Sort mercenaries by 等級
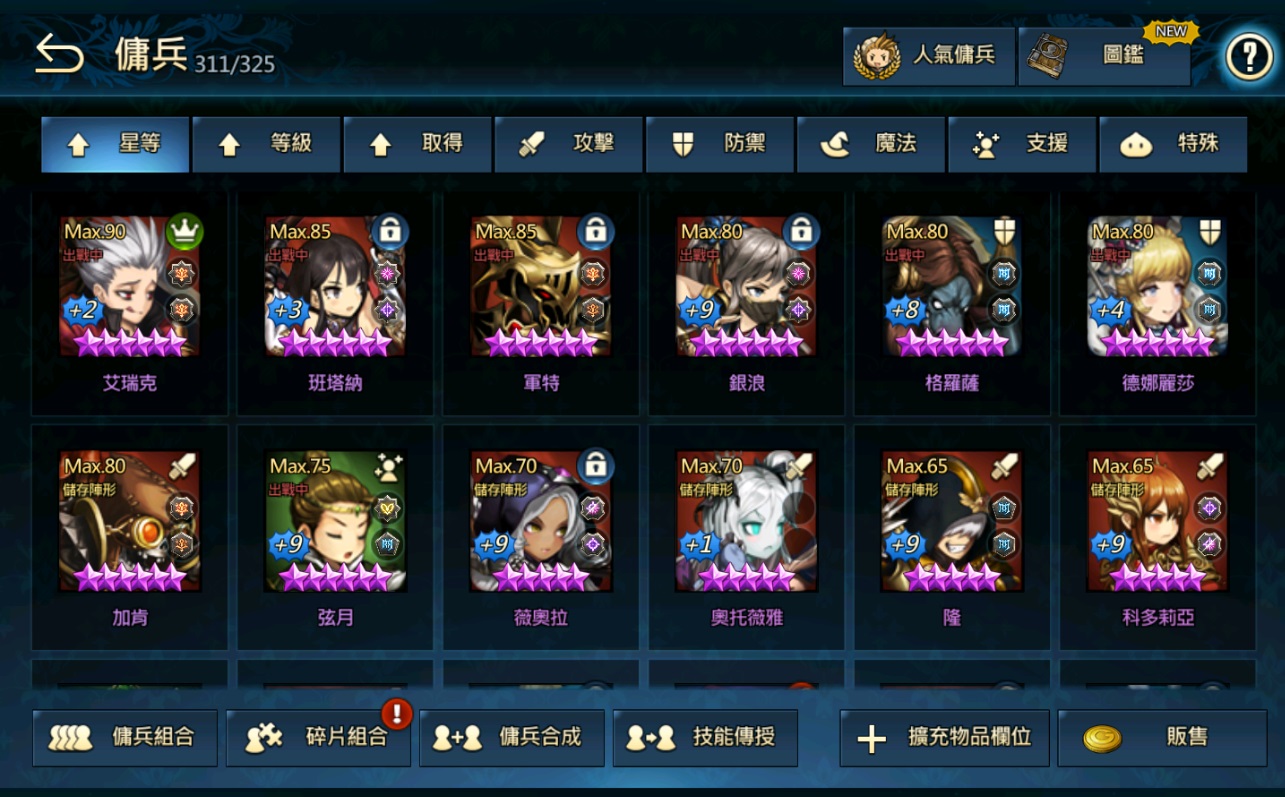Viewport: 1285px width, 797px height. pyautogui.click(x=266, y=145)
